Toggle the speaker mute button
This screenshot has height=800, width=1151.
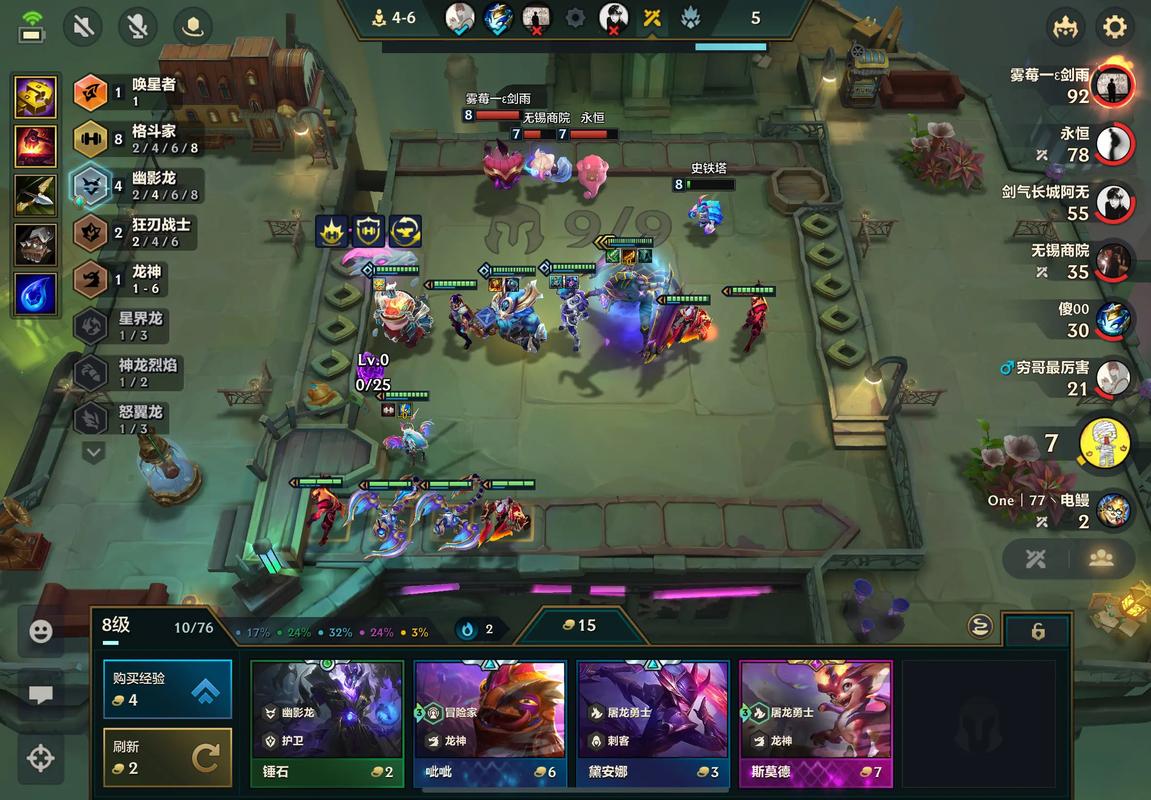tap(84, 27)
